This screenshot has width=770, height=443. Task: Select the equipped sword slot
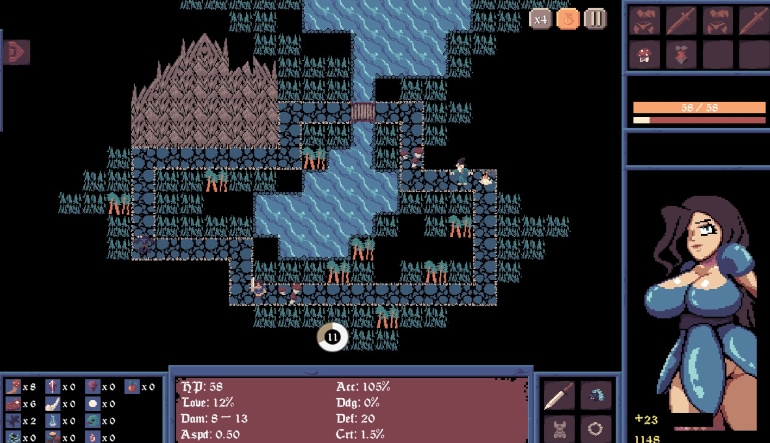(559, 395)
